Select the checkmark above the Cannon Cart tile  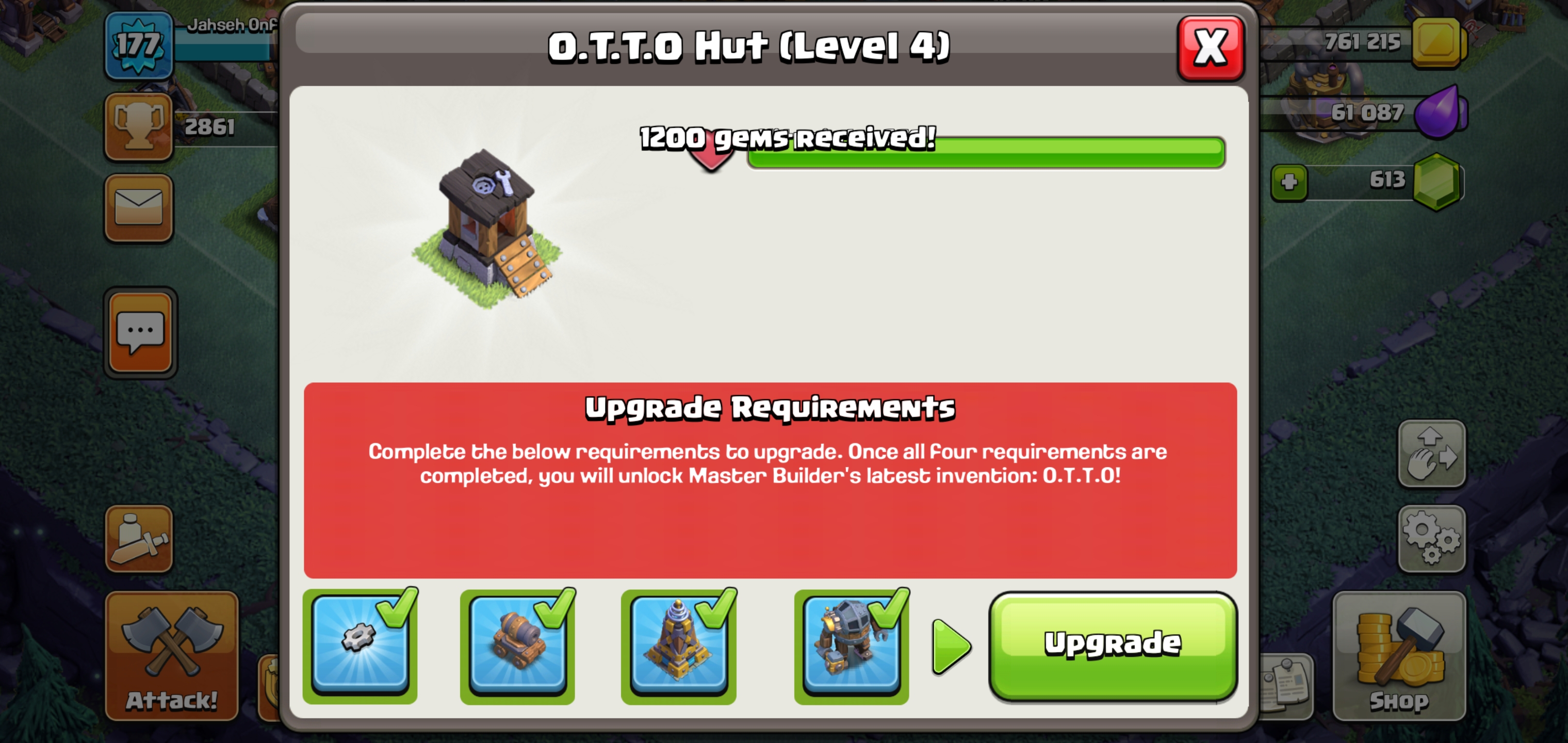555,609
